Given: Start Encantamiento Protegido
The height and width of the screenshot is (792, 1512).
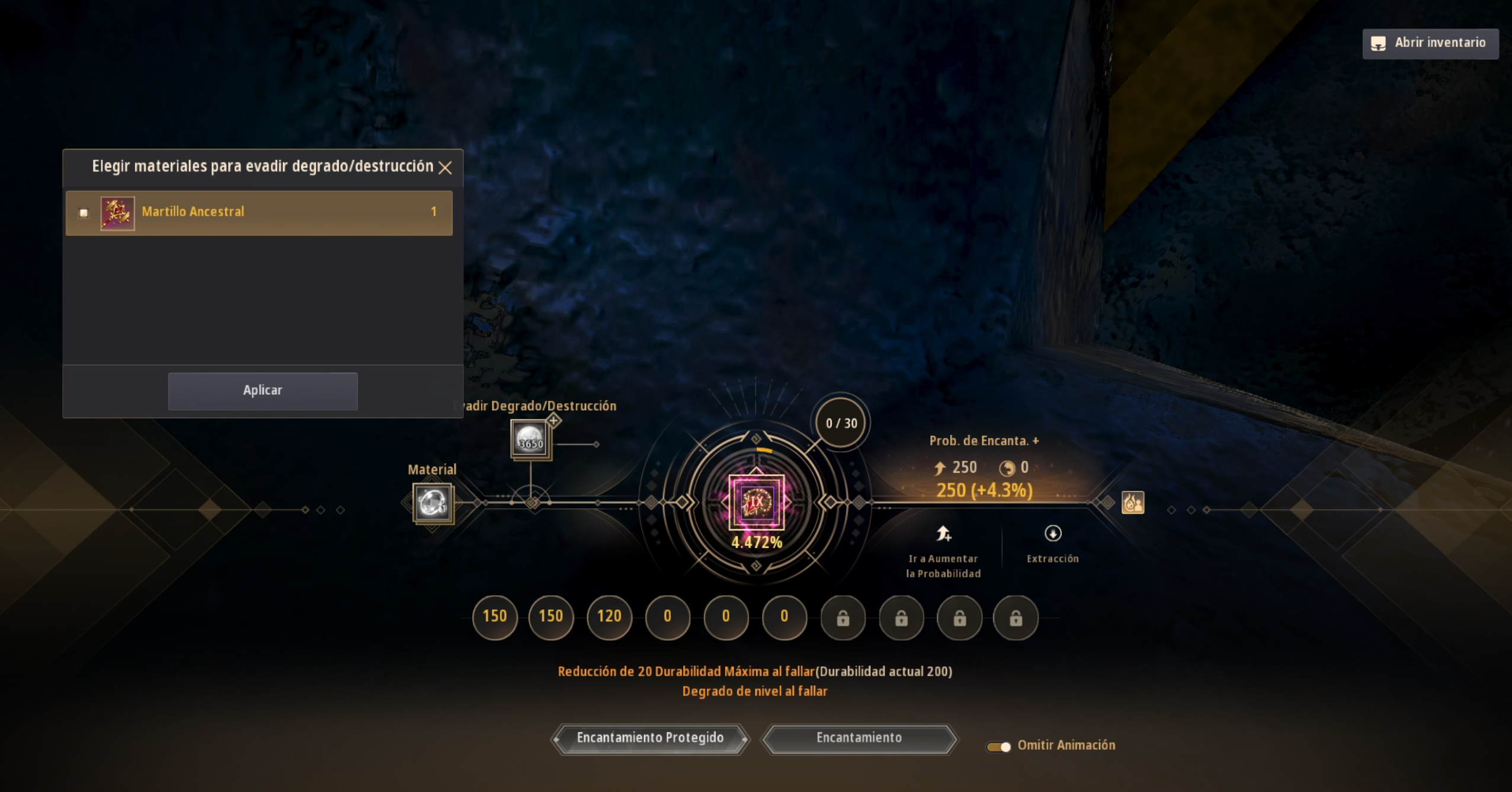Looking at the screenshot, I should [x=650, y=739].
